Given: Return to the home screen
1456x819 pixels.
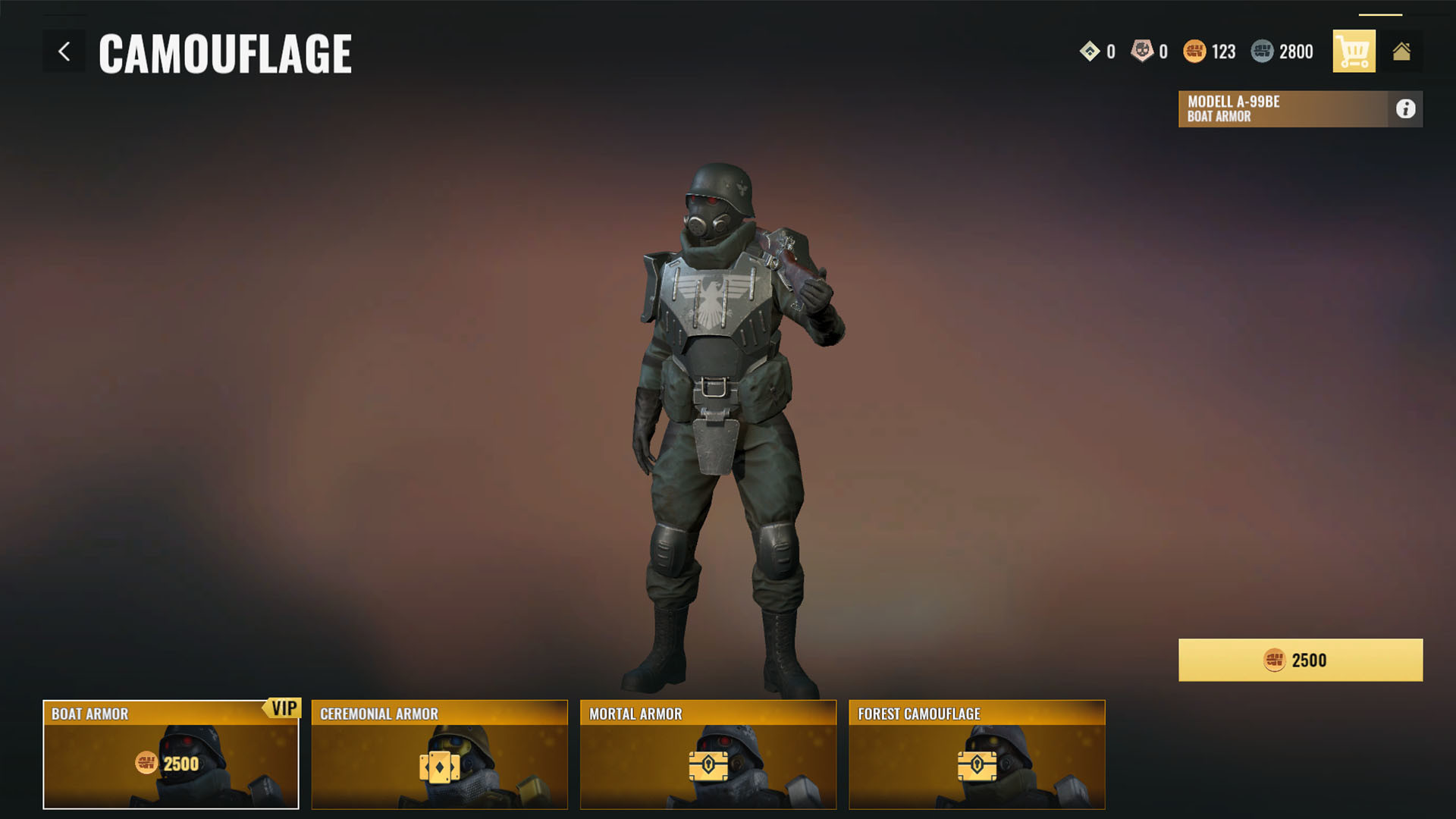Looking at the screenshot, I should 1401,52.
